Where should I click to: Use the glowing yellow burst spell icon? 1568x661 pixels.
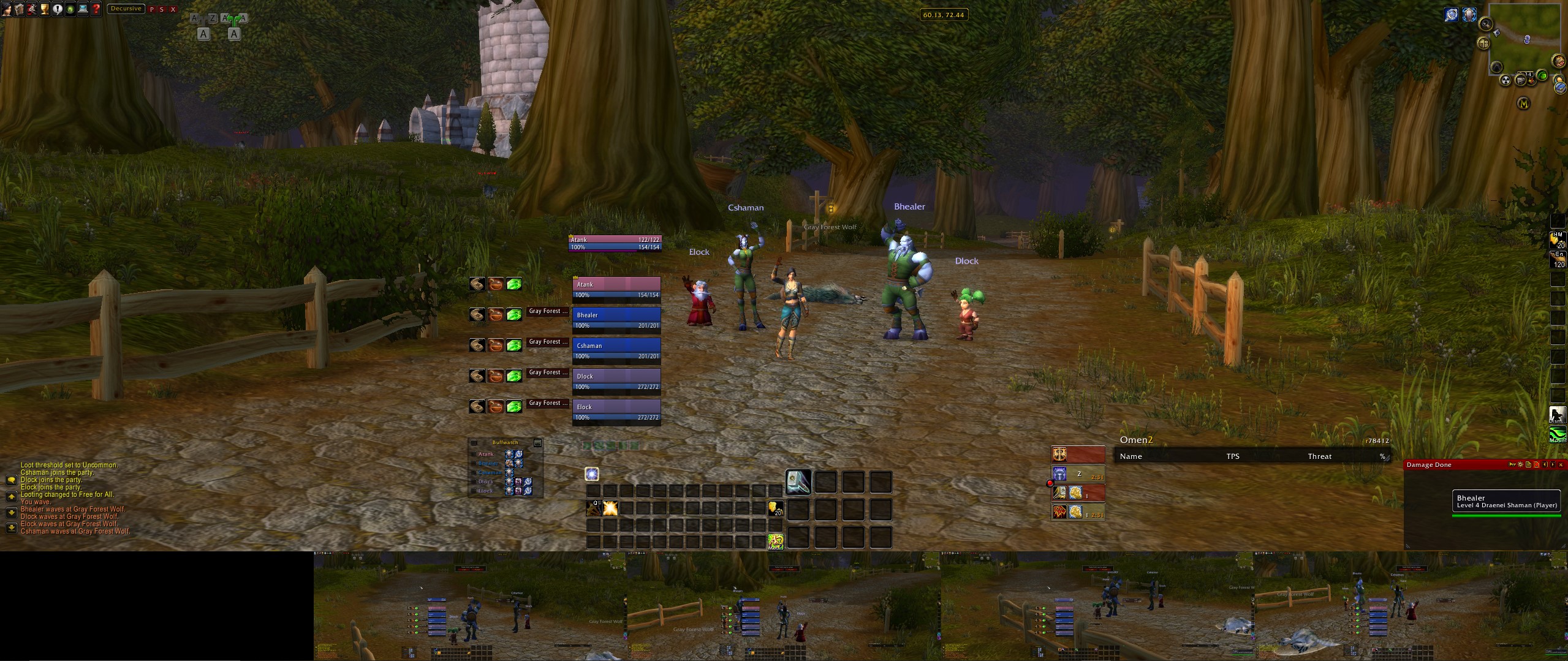(x=610, y=508)
